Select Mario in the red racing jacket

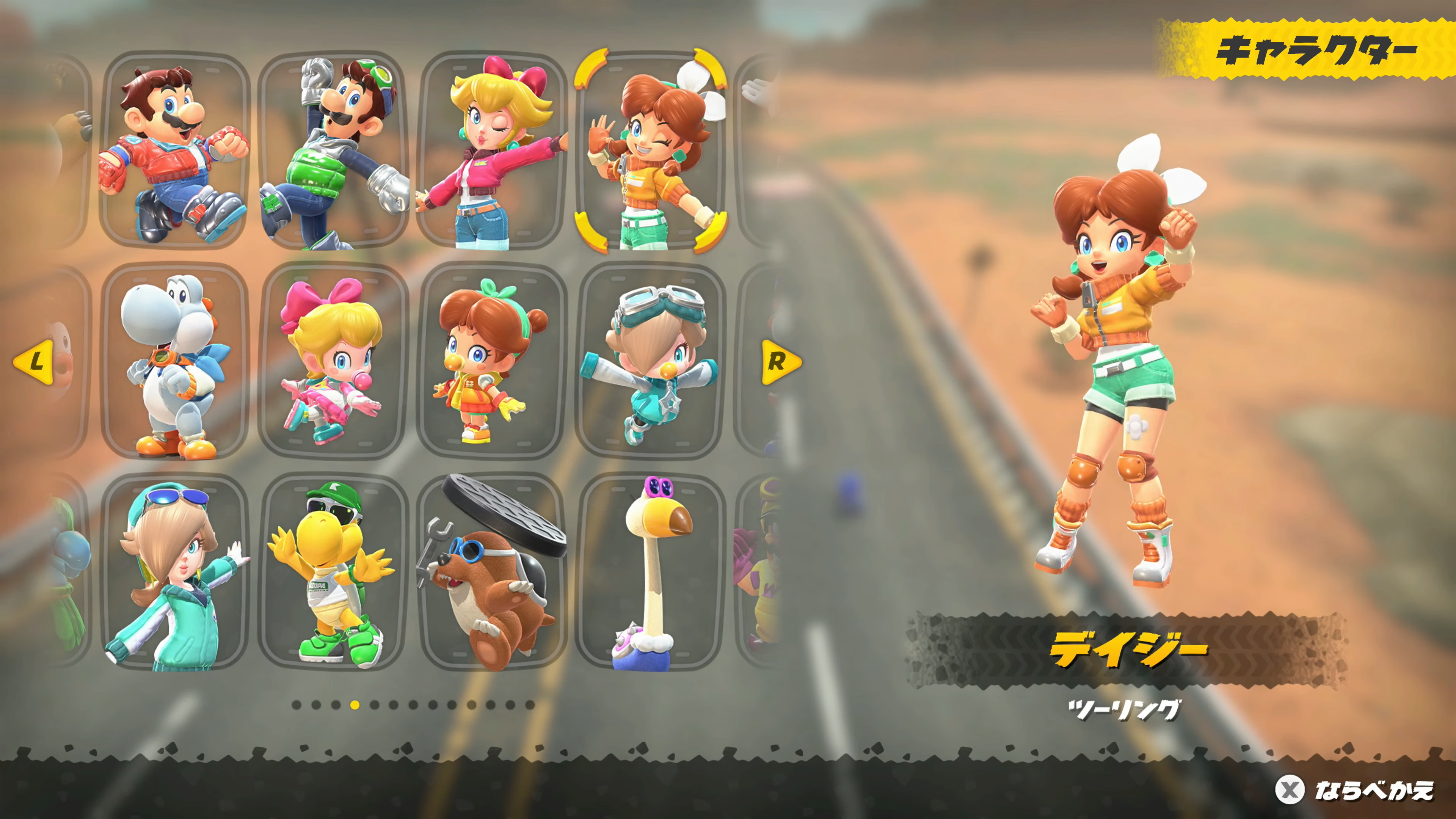(174, 152)
